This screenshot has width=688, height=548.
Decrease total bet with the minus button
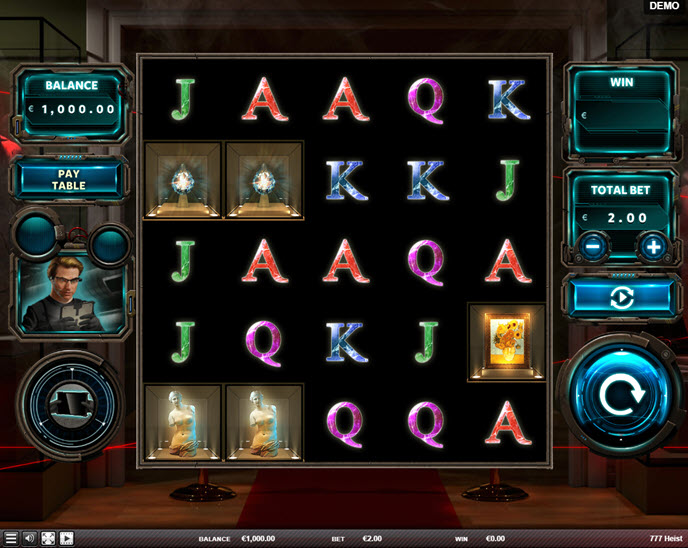click(x=593, y=245)
